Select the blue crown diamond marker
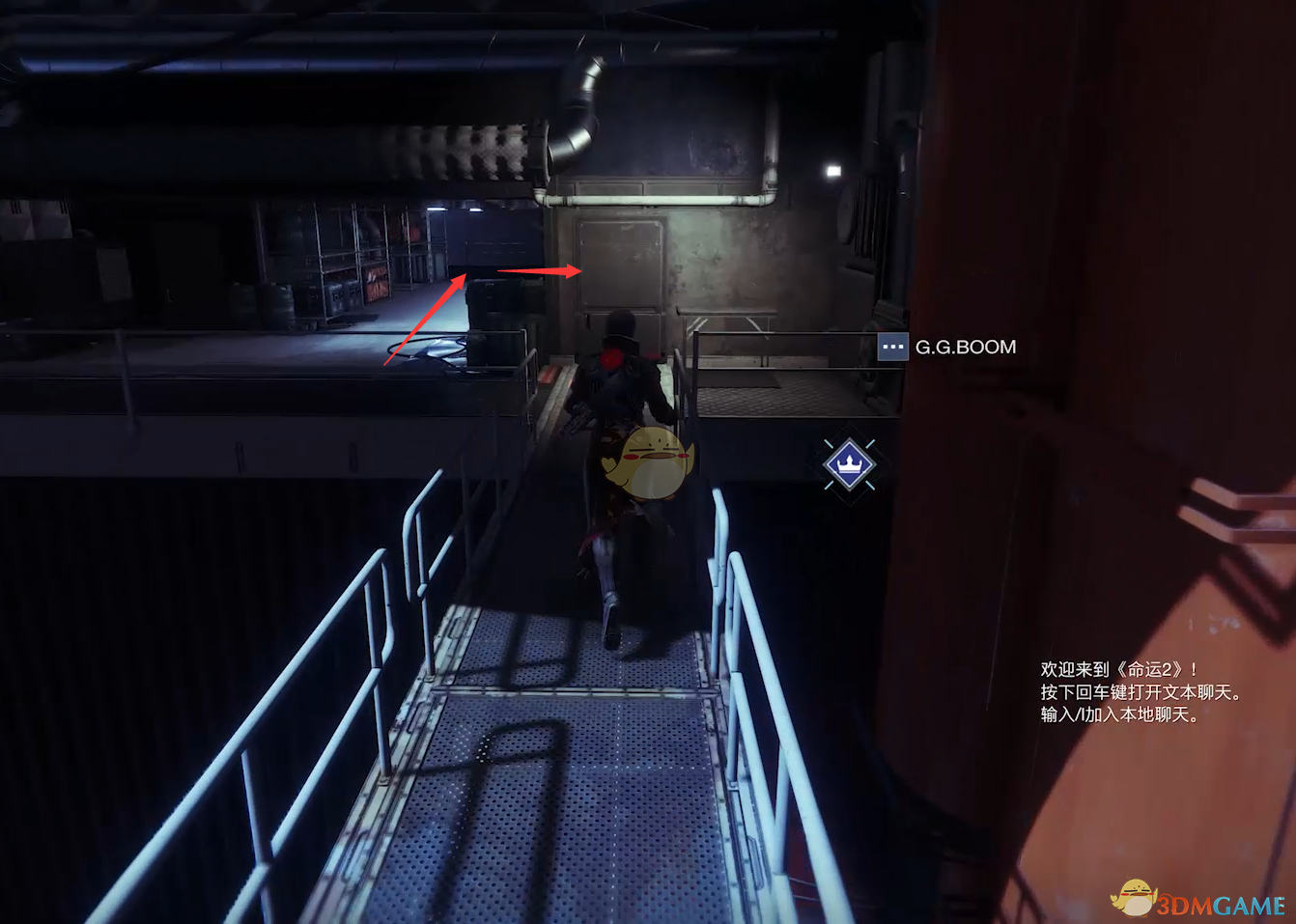Screen dimensions: 1296x924 (849, 464)
